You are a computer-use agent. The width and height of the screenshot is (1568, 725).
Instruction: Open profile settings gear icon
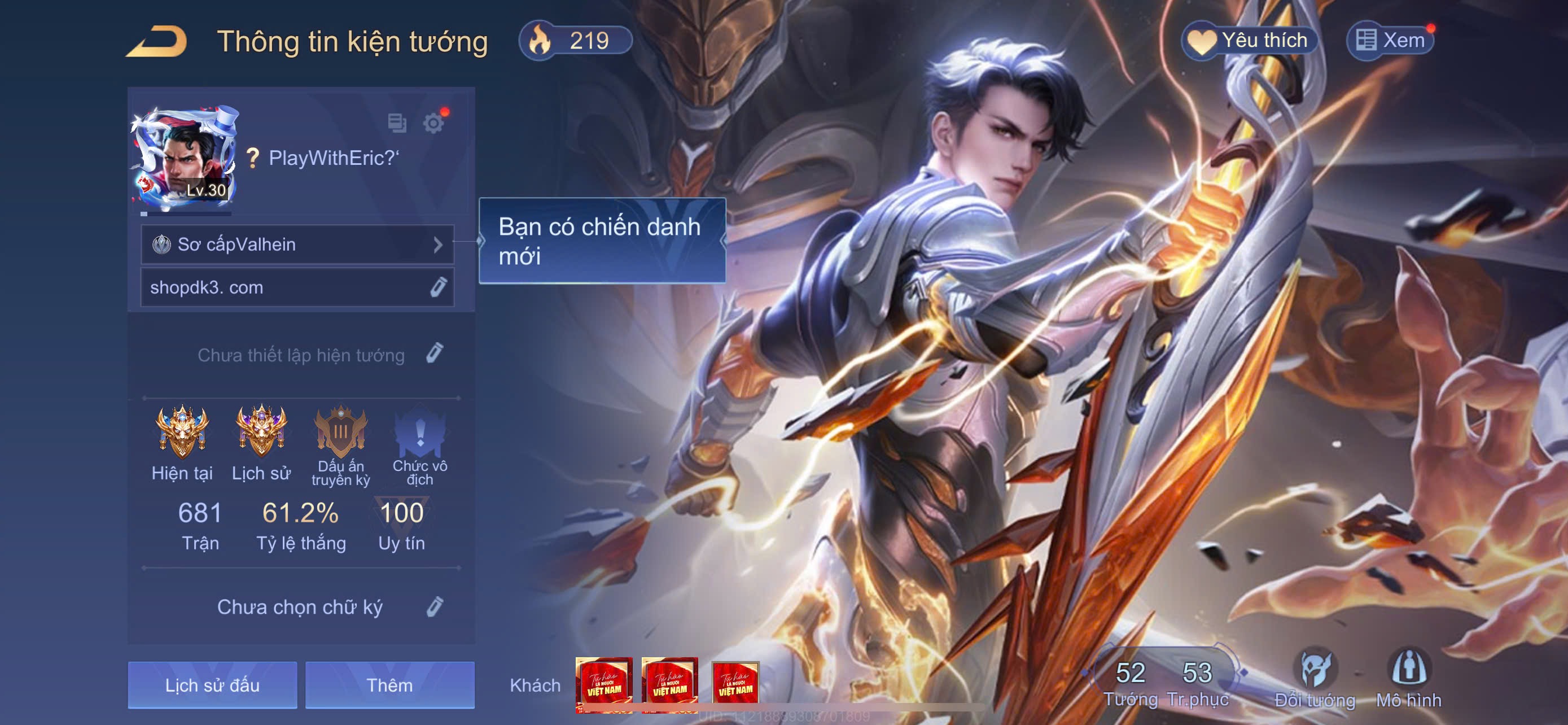point(433,123)
